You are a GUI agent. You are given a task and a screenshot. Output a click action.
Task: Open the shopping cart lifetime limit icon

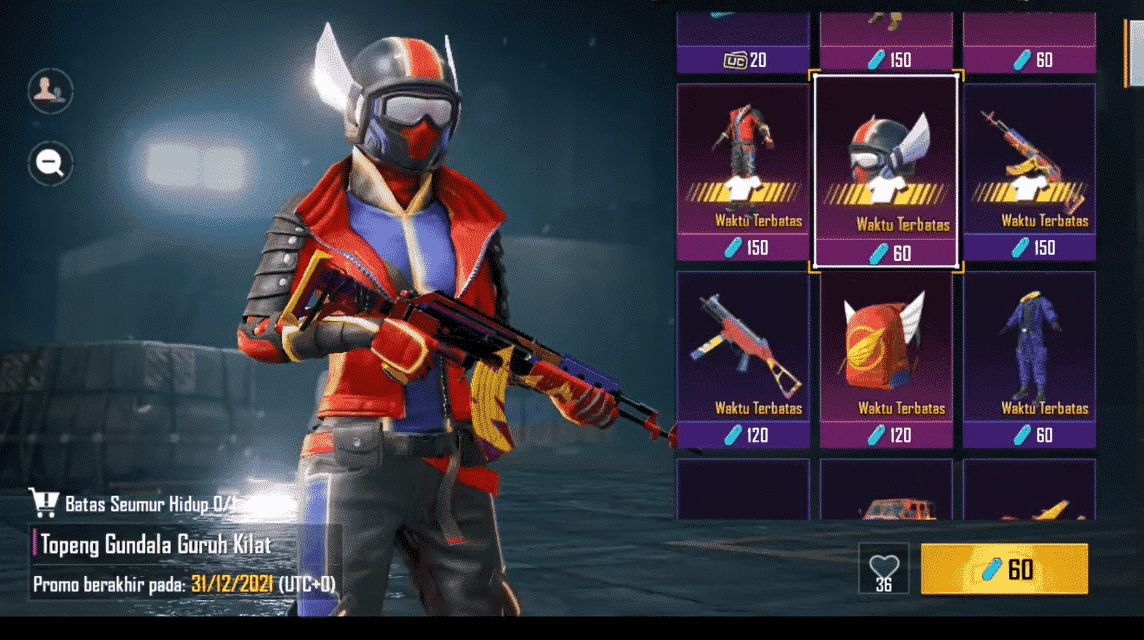pos(43,502)
